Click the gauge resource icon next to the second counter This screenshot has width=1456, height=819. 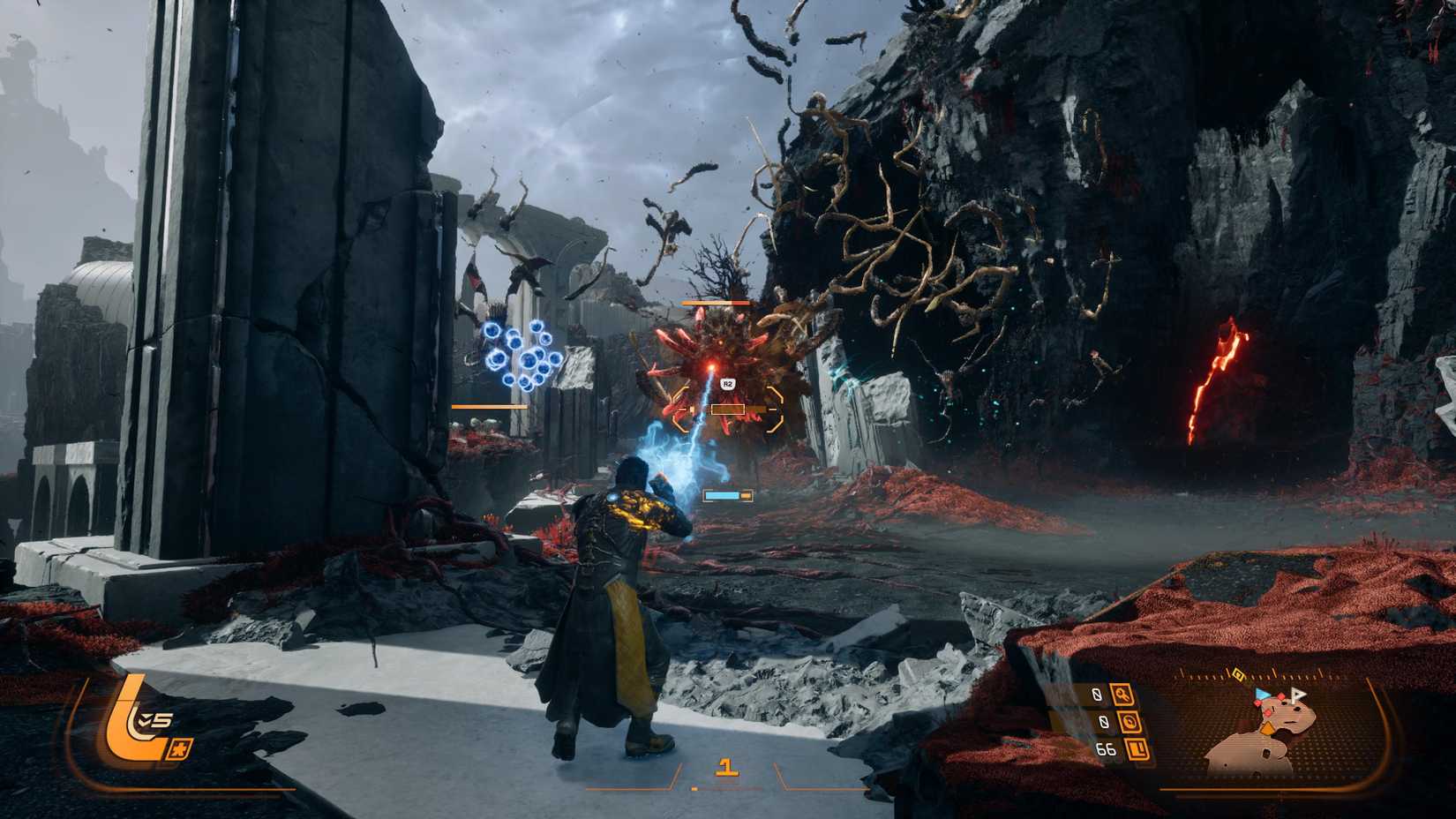[x=1131, y=721]
